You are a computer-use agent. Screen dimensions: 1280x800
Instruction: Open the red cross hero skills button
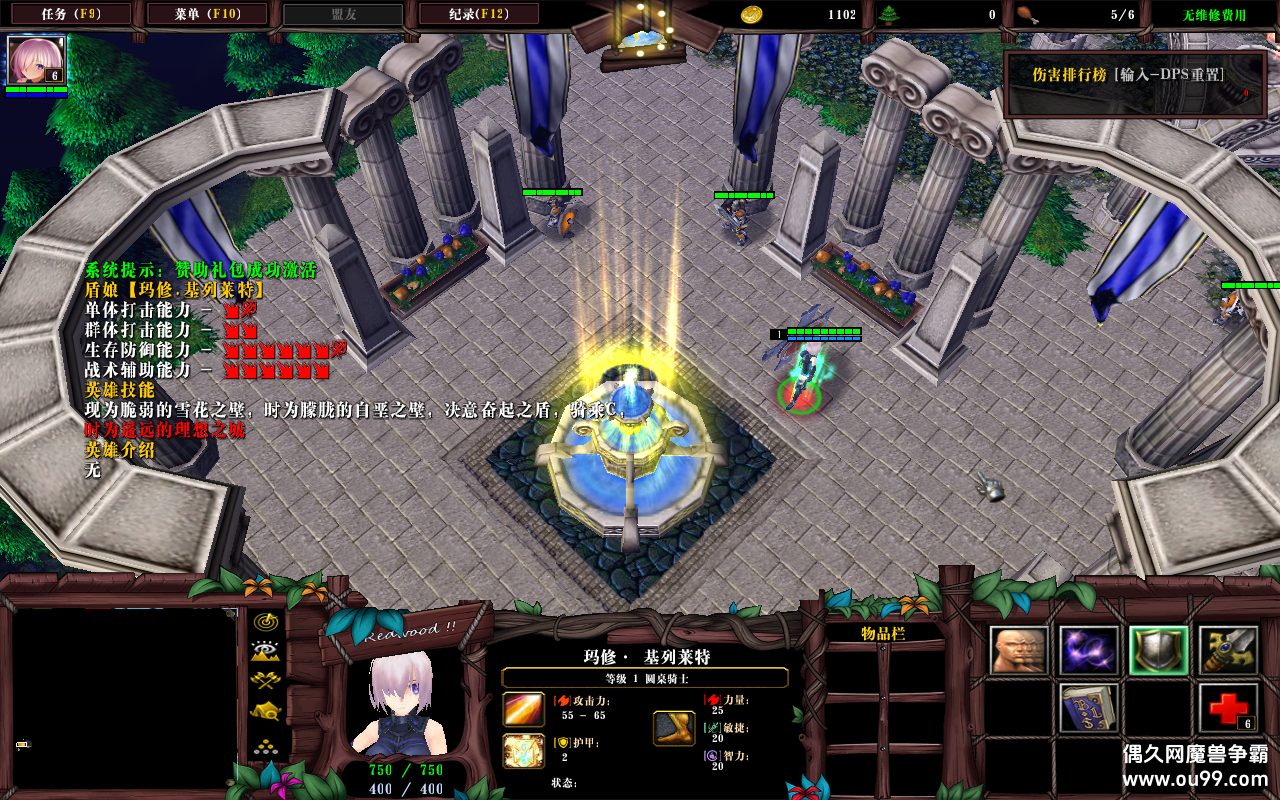click(x=1228, y=708)
